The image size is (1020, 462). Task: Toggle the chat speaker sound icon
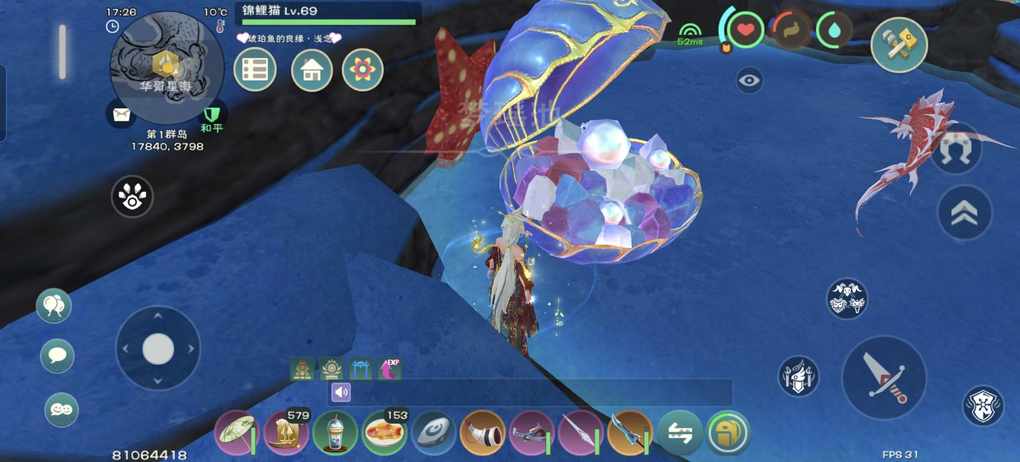(x=341, y=392)
